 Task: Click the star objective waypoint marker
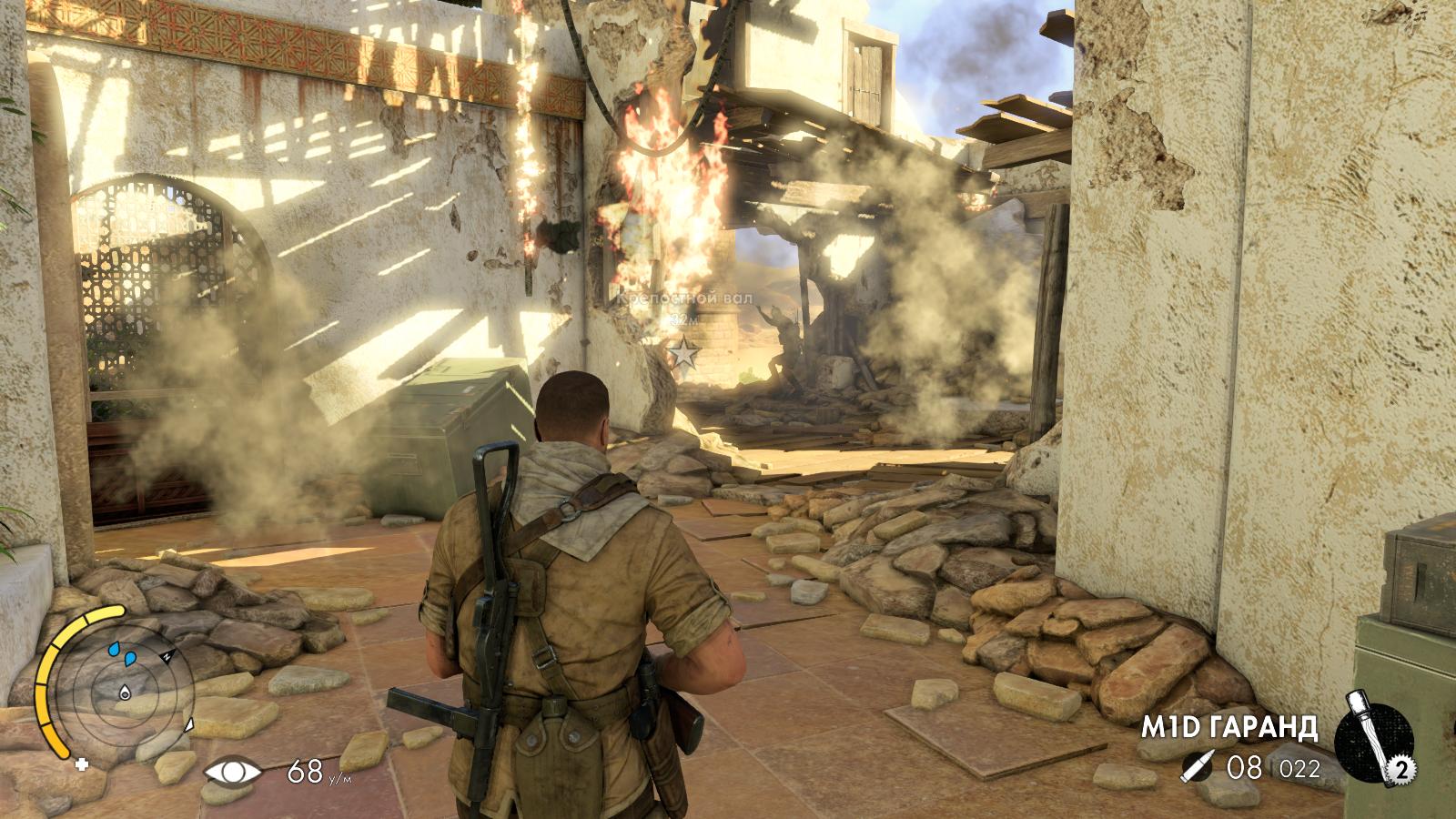[682, 352]
